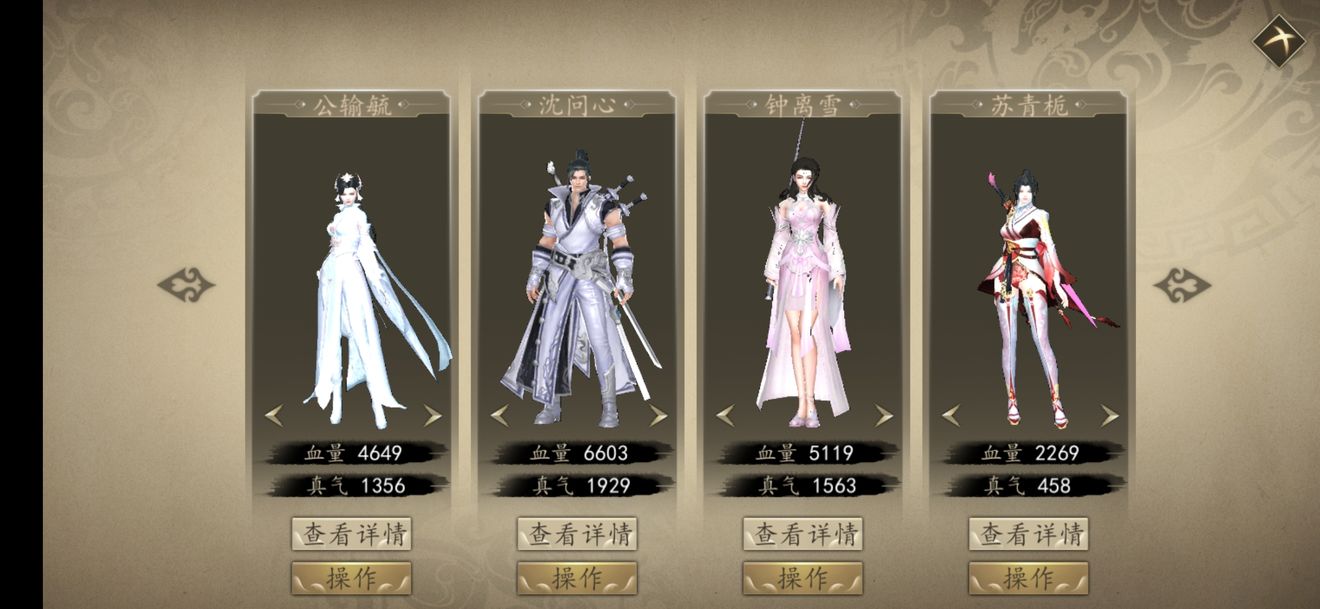Click right arrow on 苏青栀 card
This screenshot has width=1320, height=609.
pyautogui.click(x=1109, y=415)
